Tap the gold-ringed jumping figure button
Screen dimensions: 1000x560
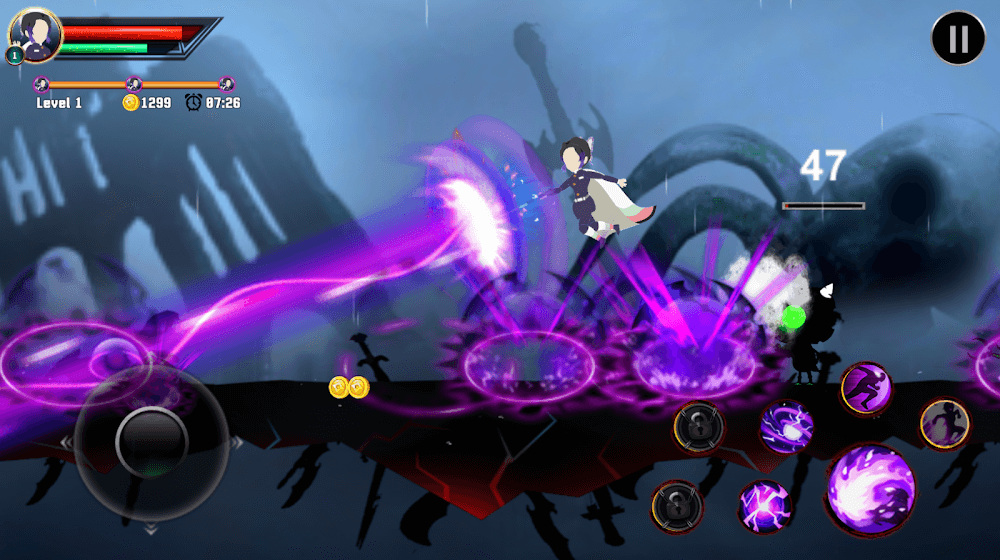click(944, 423)
